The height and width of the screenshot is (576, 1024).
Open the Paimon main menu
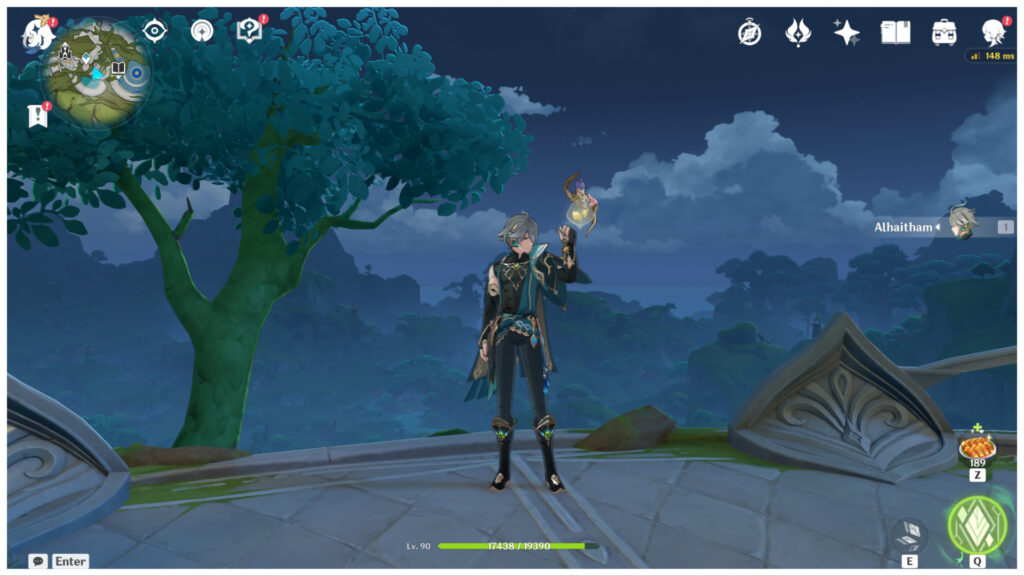pos(38,34)
